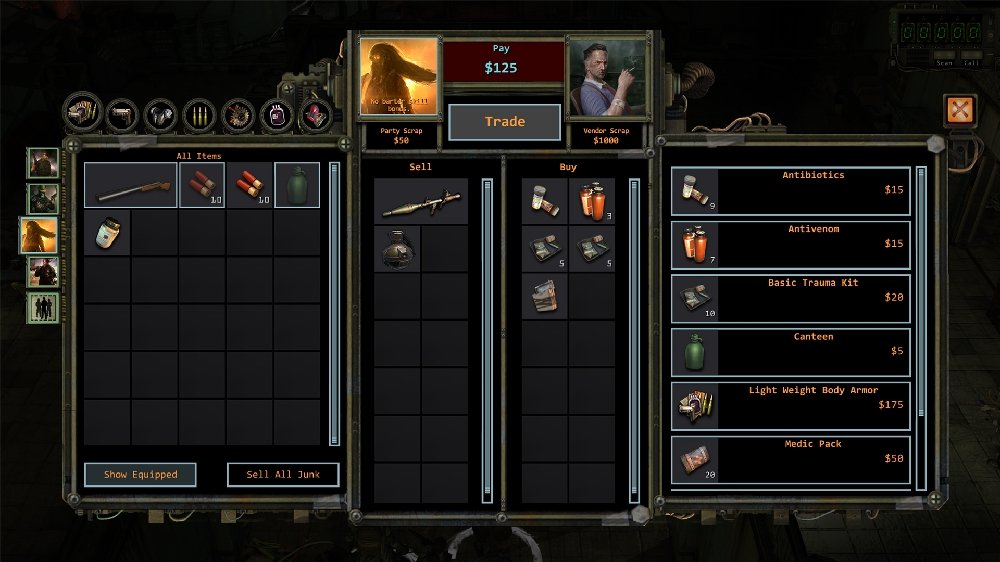This screenshot has width=1000, height=562.
Task: Sell All Junk items
Action: click(x=283, y=474)
